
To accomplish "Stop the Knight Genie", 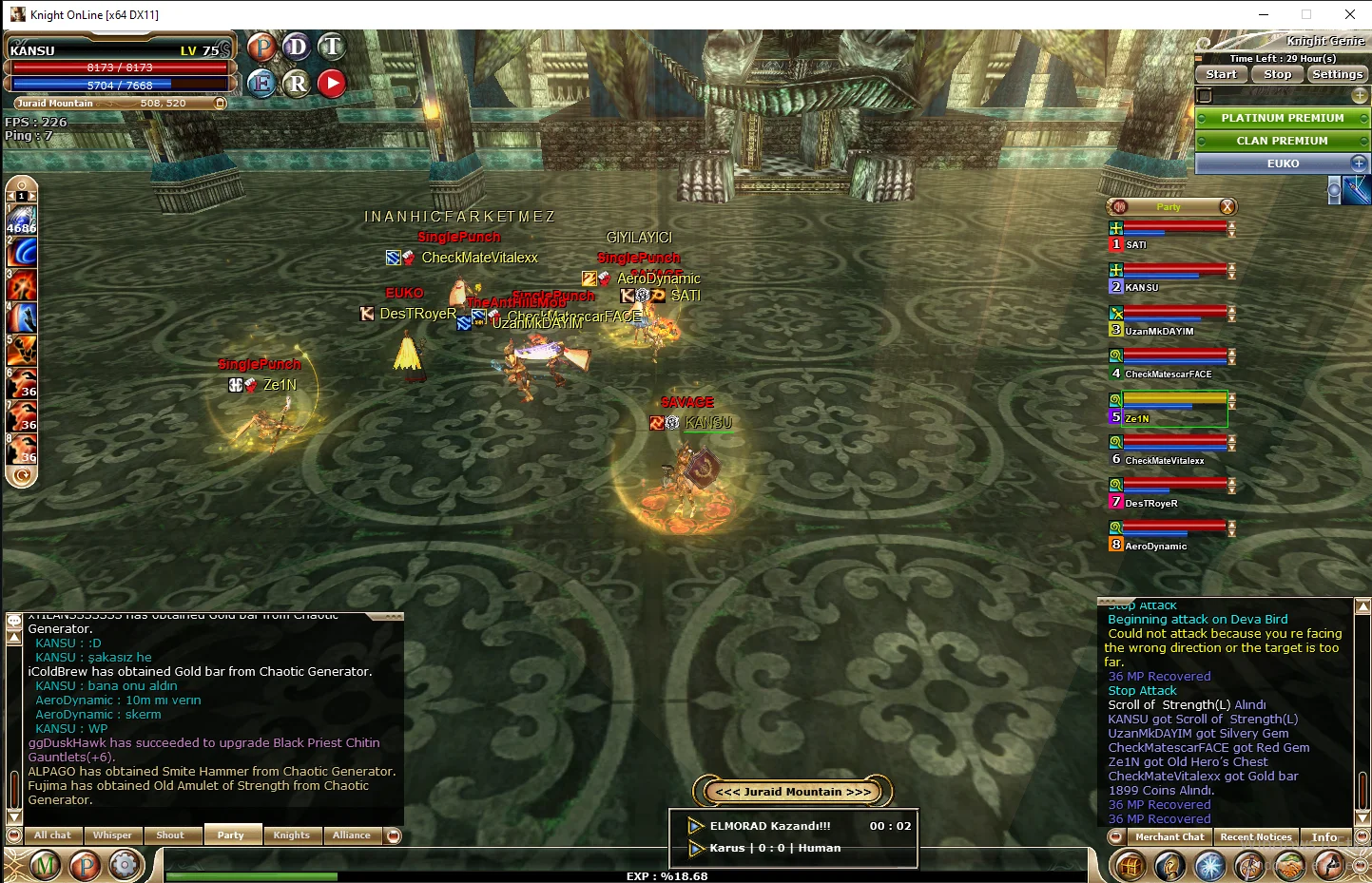I will click(1277, 74).
